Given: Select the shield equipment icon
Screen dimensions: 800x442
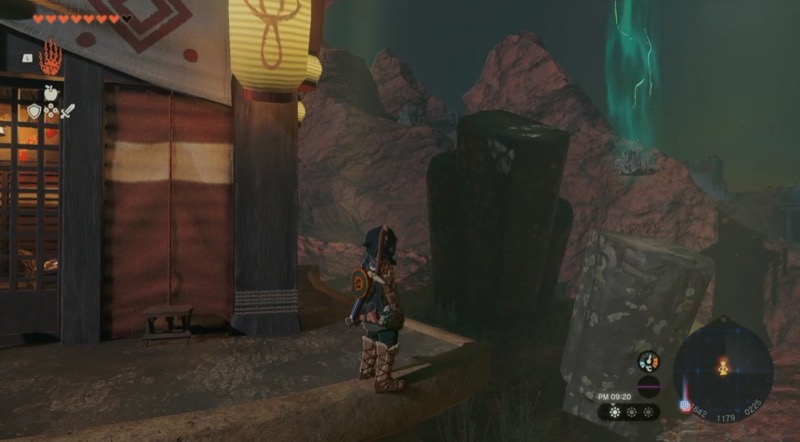Looking at the screenshot, I should click(34, 111).
